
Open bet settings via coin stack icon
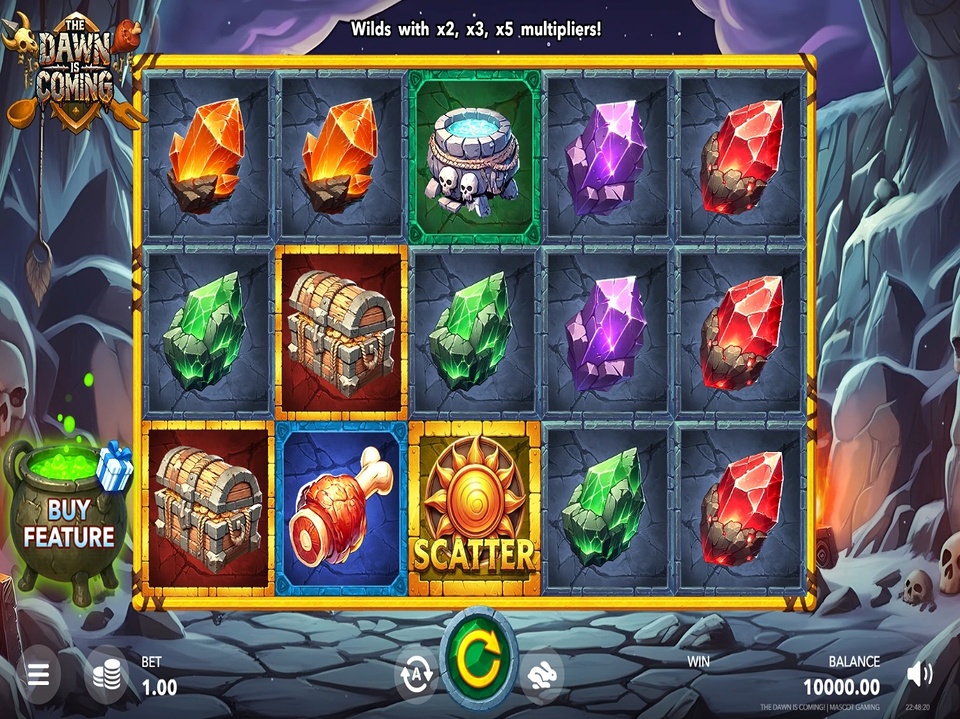tap(108, 677)
